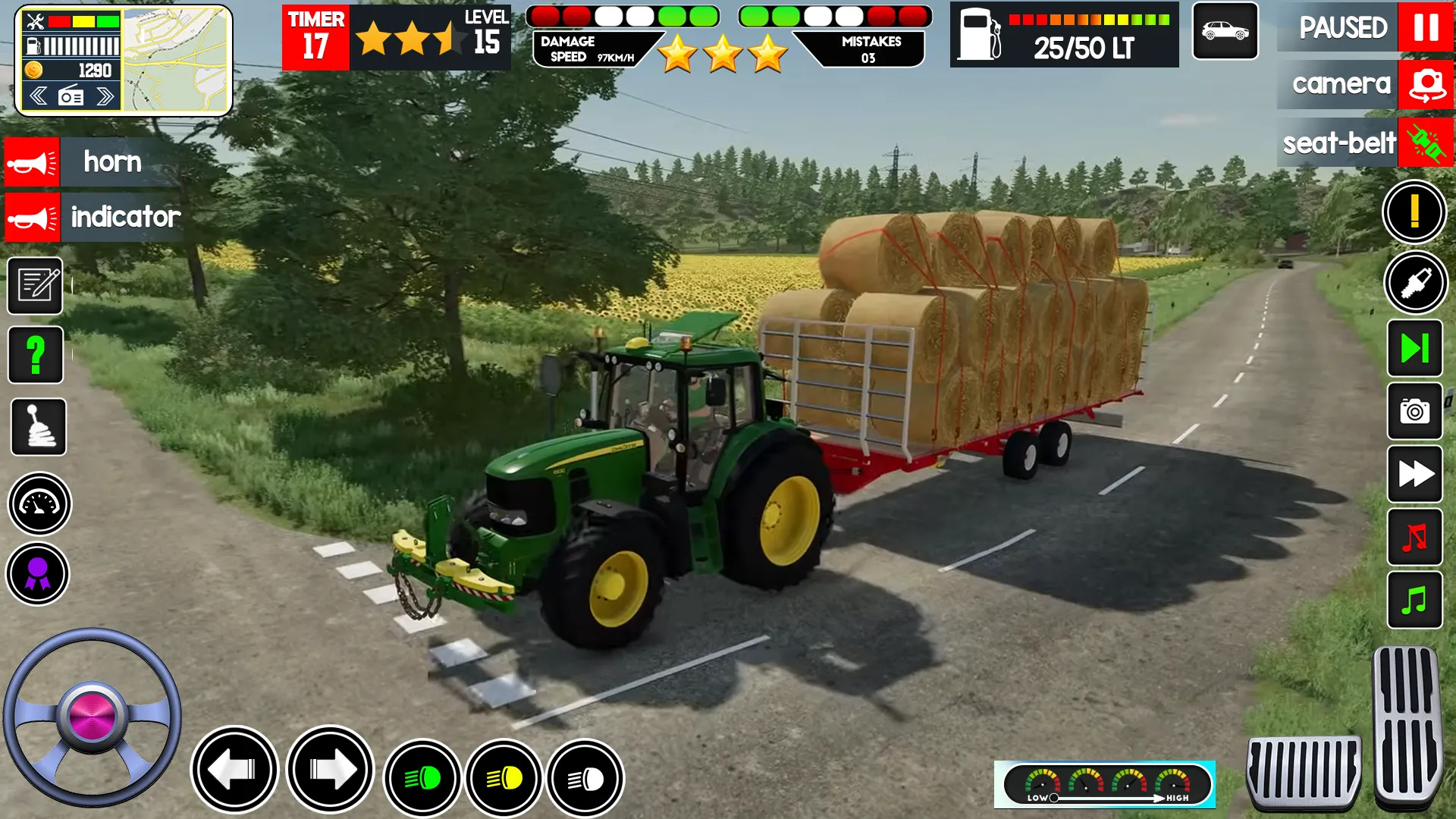Open the minimap

[176, 61]
